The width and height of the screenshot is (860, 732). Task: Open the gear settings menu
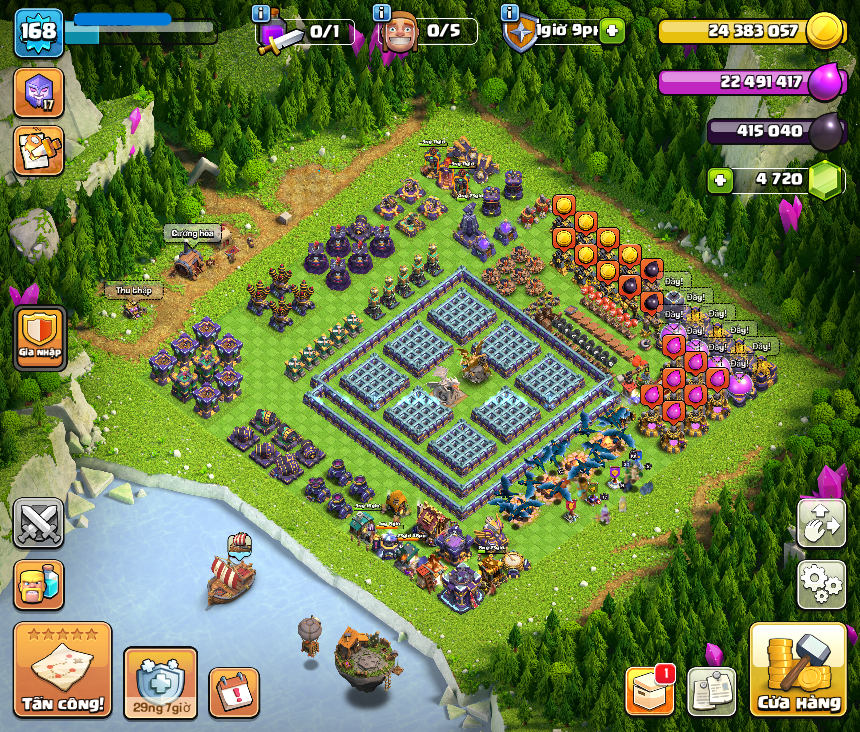pyautogui.click(x=820, y=584)
